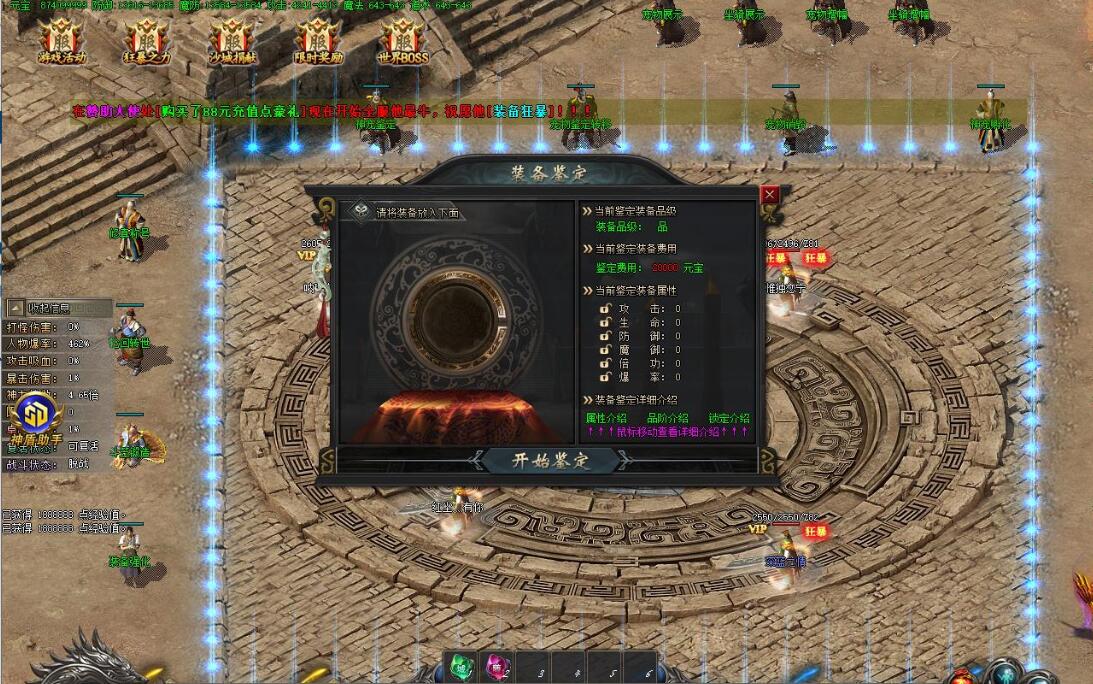Screen dimensions: 1093x684
Task: Close the 装备鉴定 window
Action: coord(769,195)
